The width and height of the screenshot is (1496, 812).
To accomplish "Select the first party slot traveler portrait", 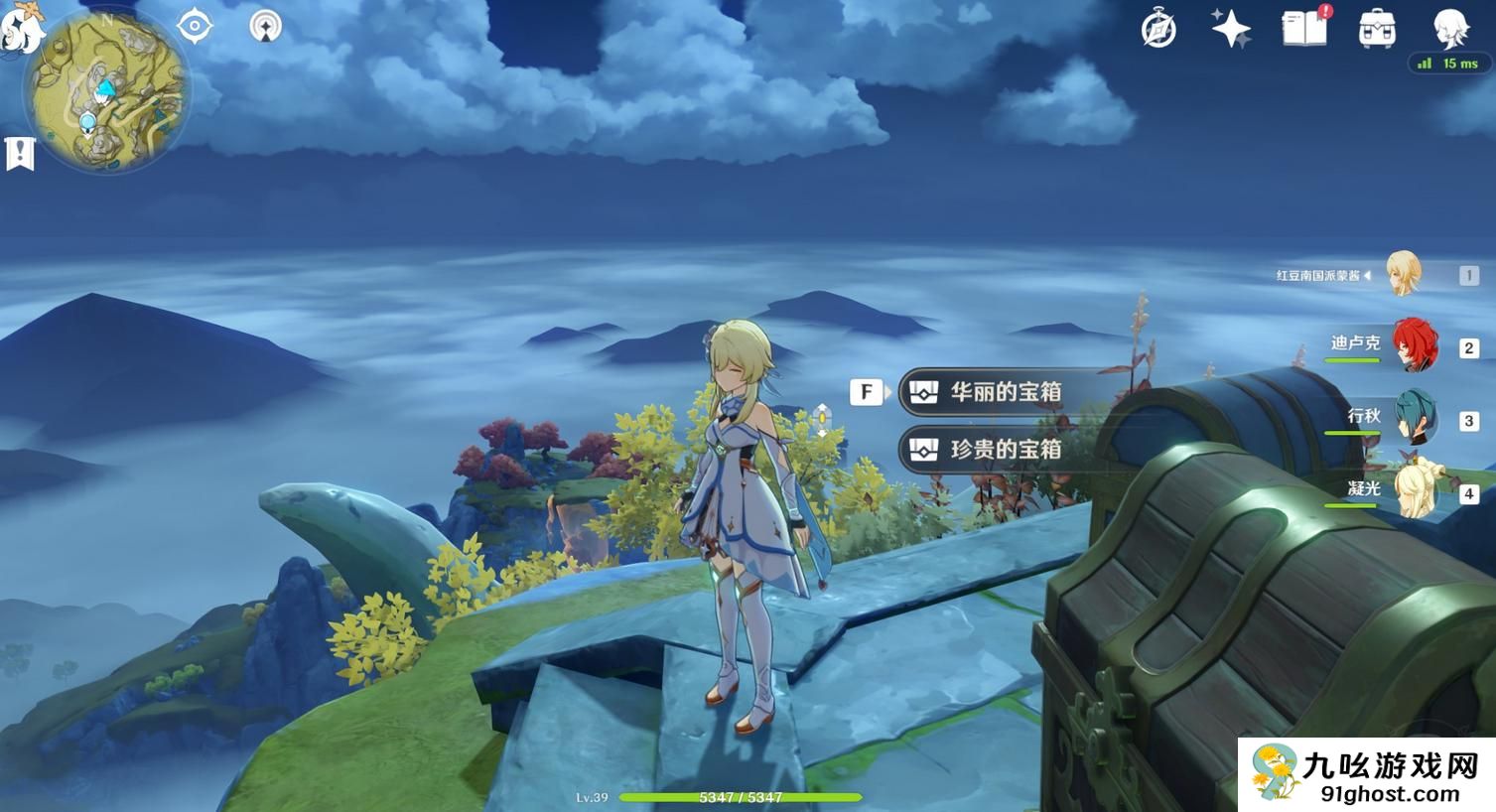I will click(x=1404, y=275).
